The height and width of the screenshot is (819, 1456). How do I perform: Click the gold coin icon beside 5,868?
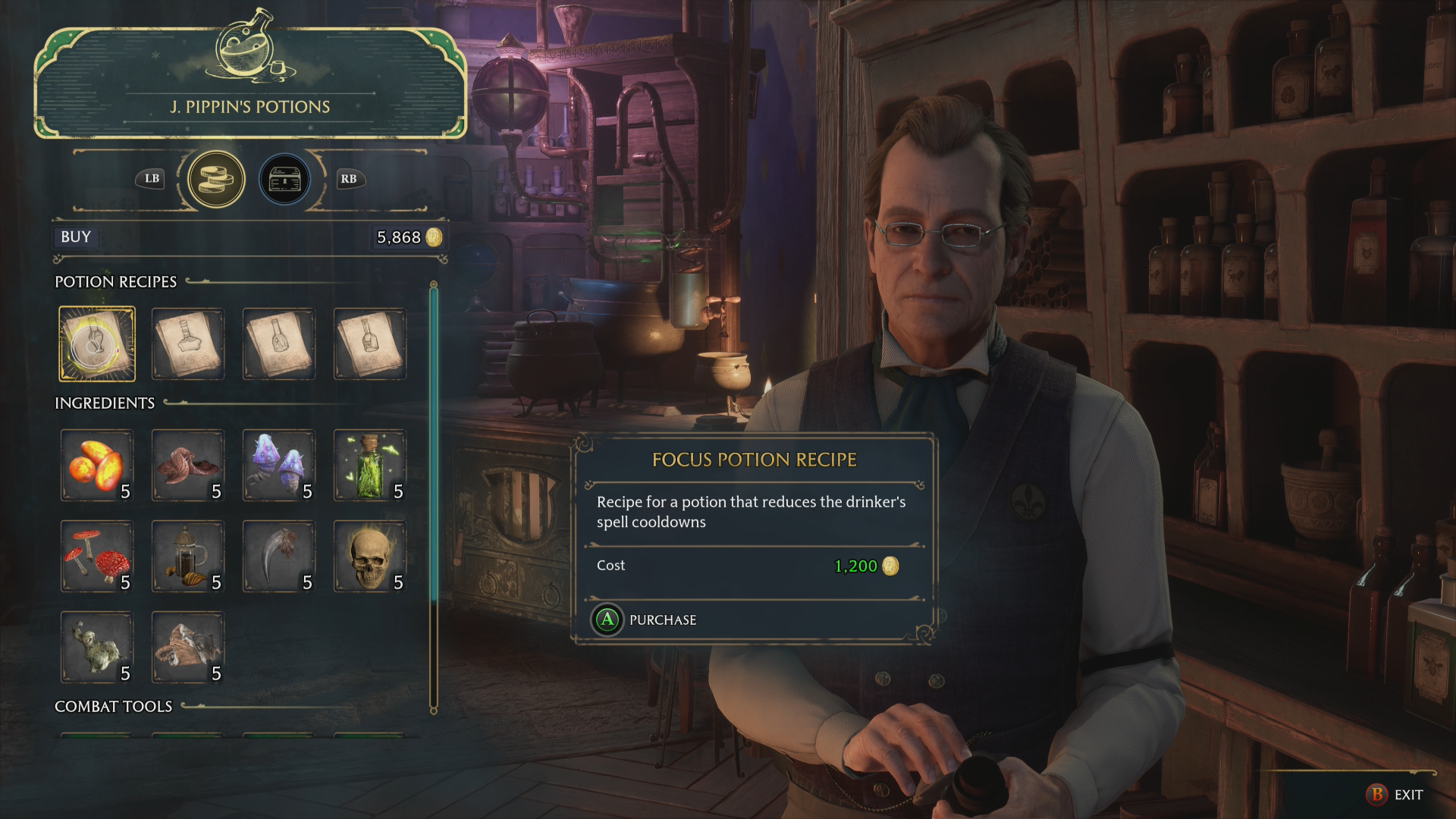coord(432,237)
